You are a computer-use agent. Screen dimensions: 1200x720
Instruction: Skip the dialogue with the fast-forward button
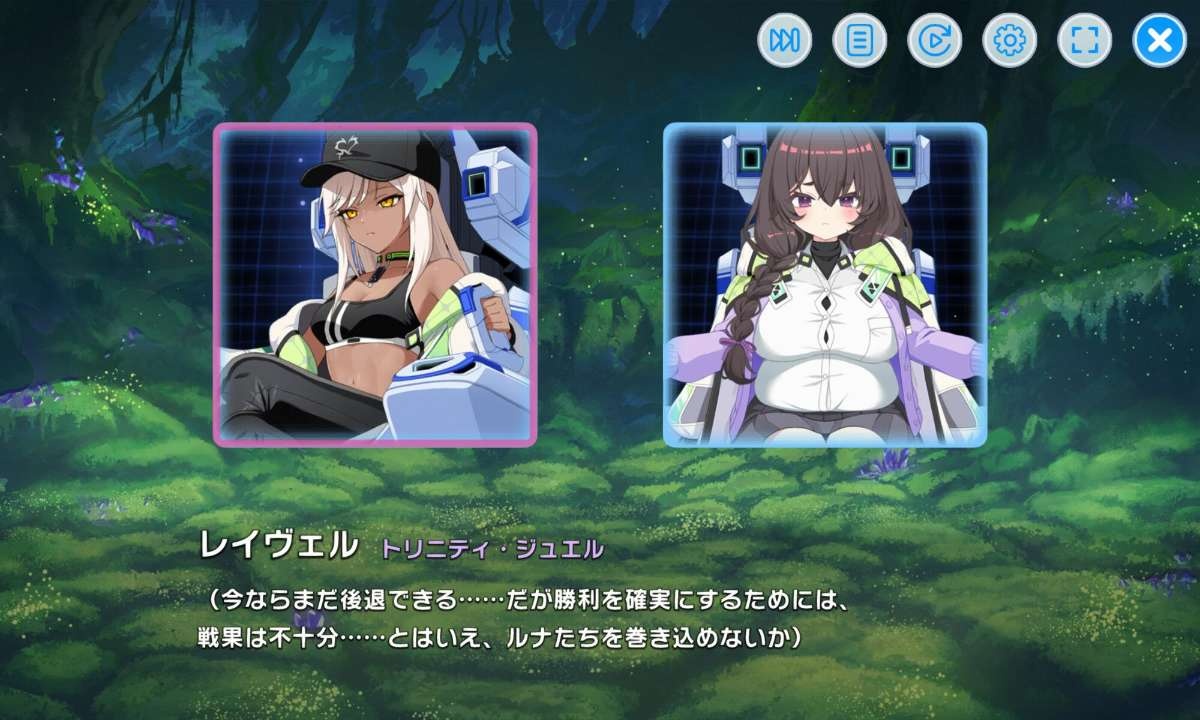[x=784, y=41]
